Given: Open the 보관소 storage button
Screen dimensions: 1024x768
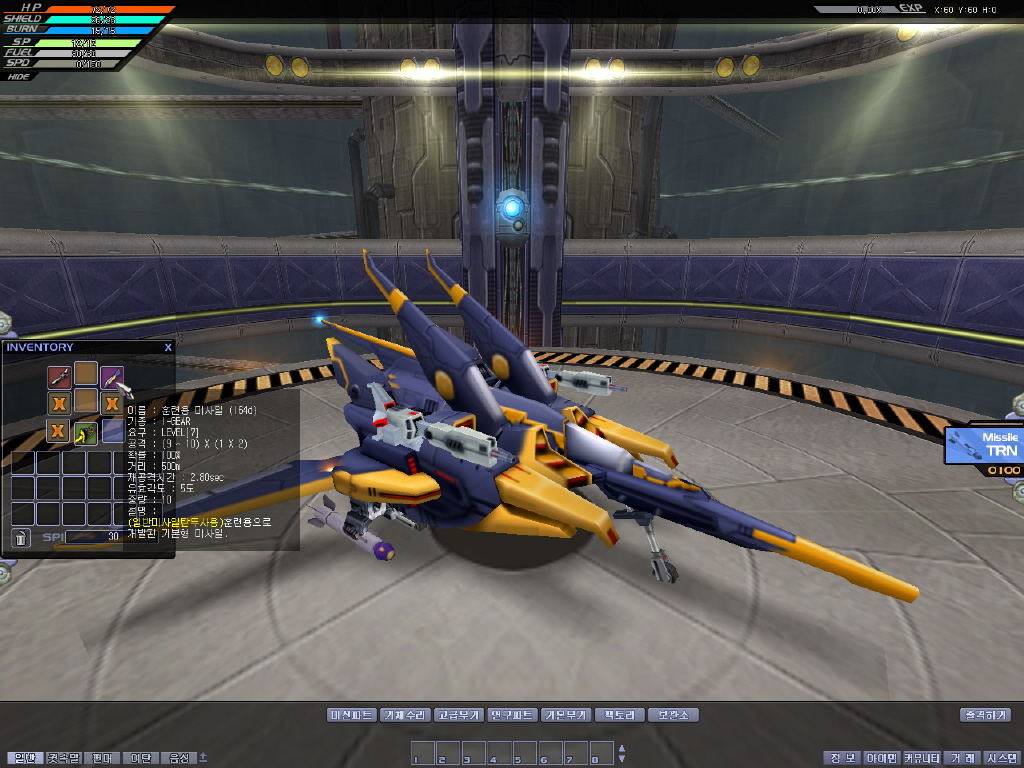Looking at the screenshot, I should pyautogui.click(x=672, y=715).
